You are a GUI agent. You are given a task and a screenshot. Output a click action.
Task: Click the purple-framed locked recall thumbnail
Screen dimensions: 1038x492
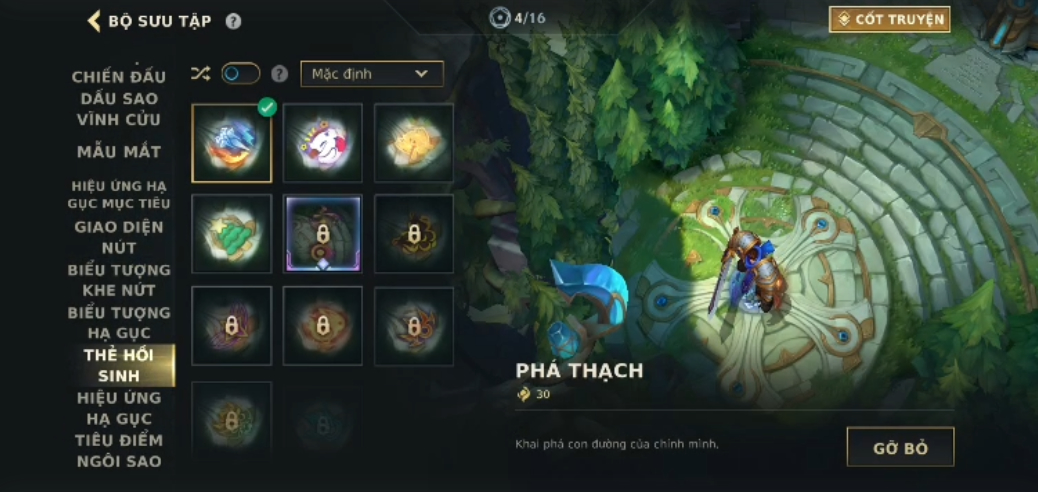point(322,234)
